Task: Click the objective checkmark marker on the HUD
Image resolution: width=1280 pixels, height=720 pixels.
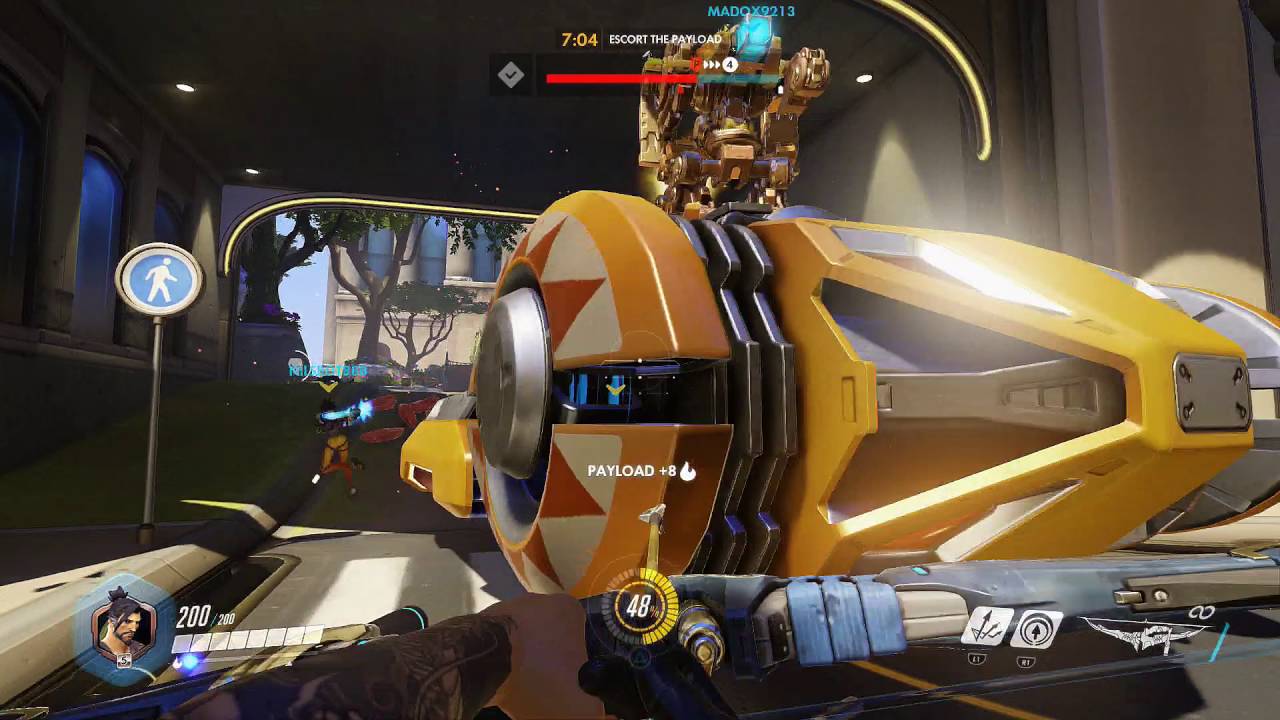Action: [512, 75]
